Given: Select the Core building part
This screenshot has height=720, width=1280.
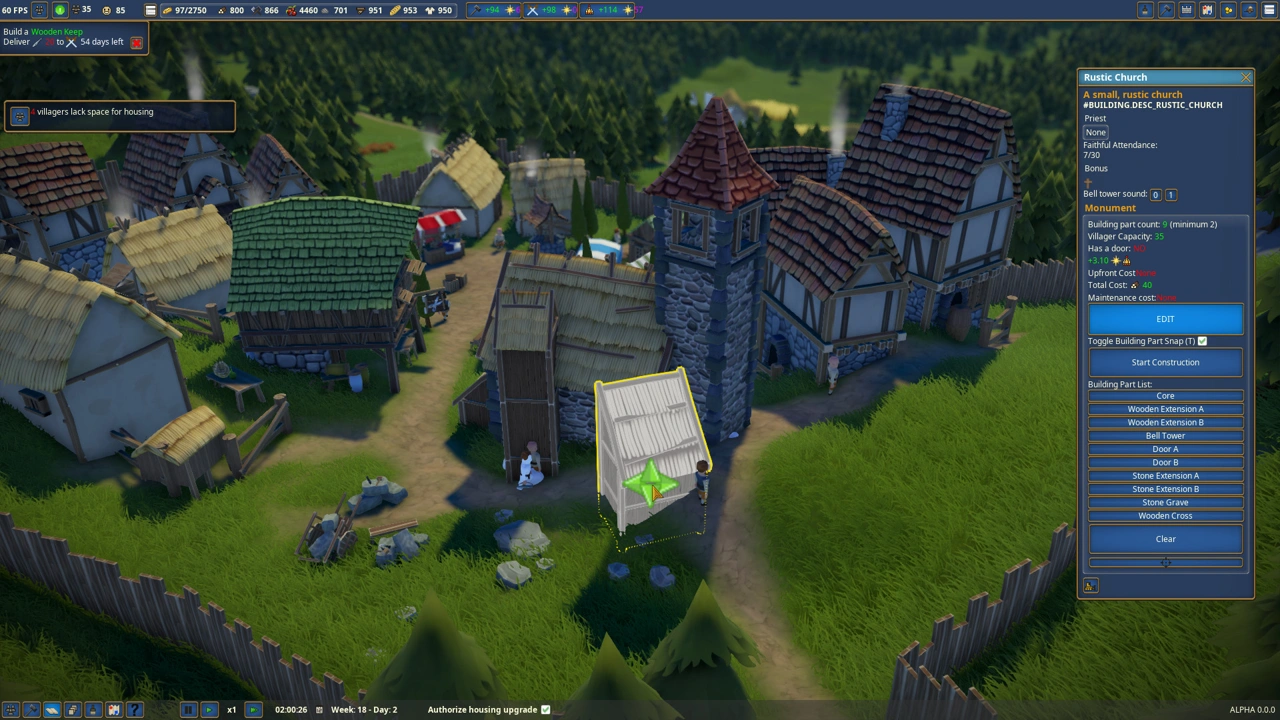Looking at the screenshot, I should pyautogui.click(x=1165, y=396).
